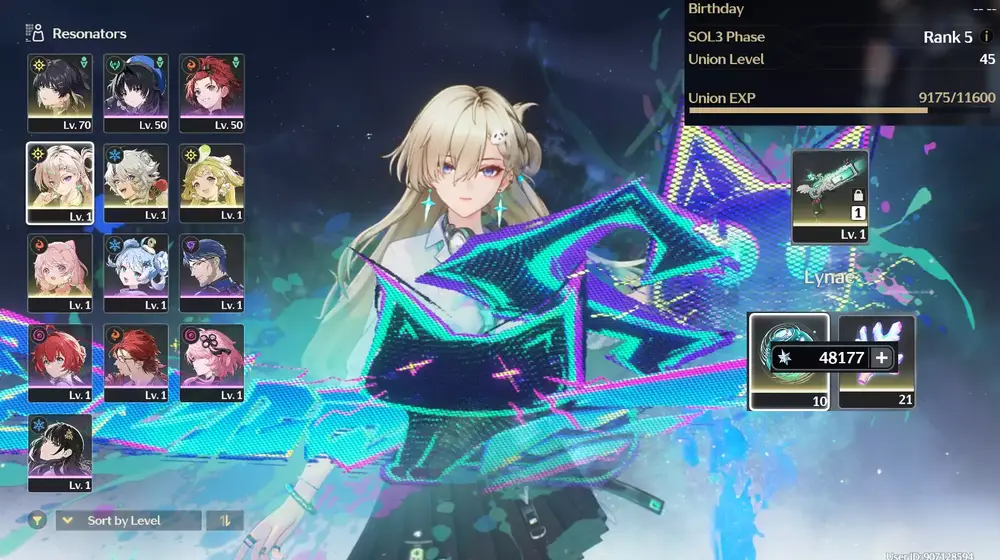The image size is (1000, 560).
Task: Select the green orb item slot
Action: [788, 360]
